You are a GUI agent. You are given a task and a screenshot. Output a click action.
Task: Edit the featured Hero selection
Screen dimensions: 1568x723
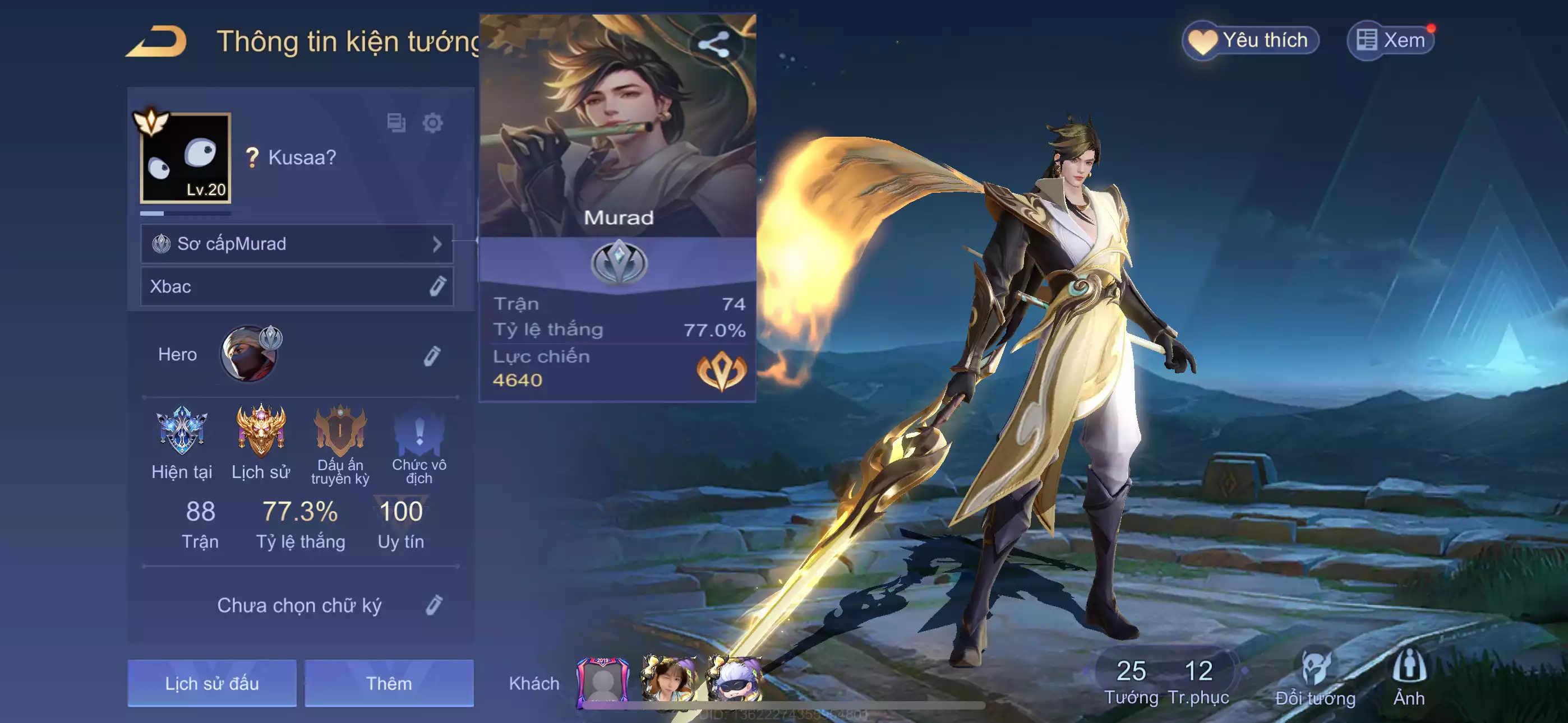click(x=432, y=355)
